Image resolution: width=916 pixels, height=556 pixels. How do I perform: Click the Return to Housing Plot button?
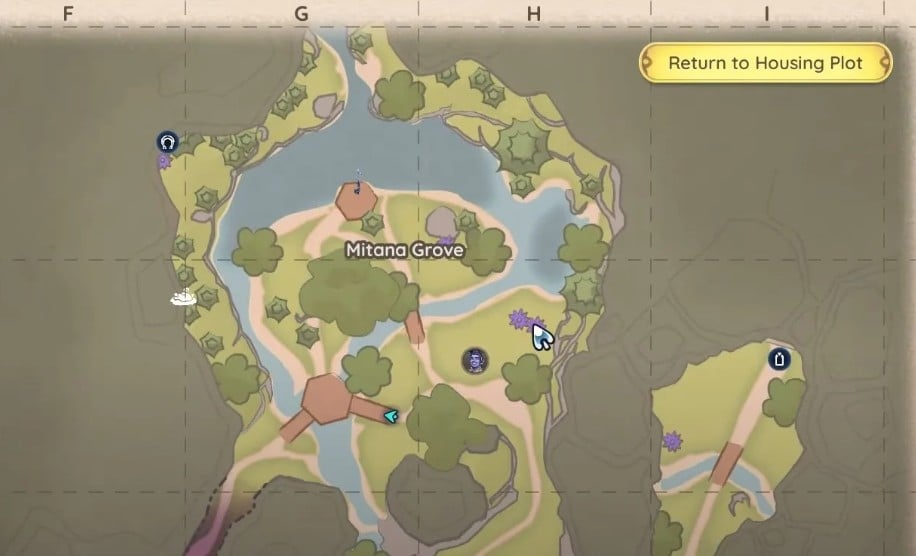pyautogui.click(x=765, y=63)
